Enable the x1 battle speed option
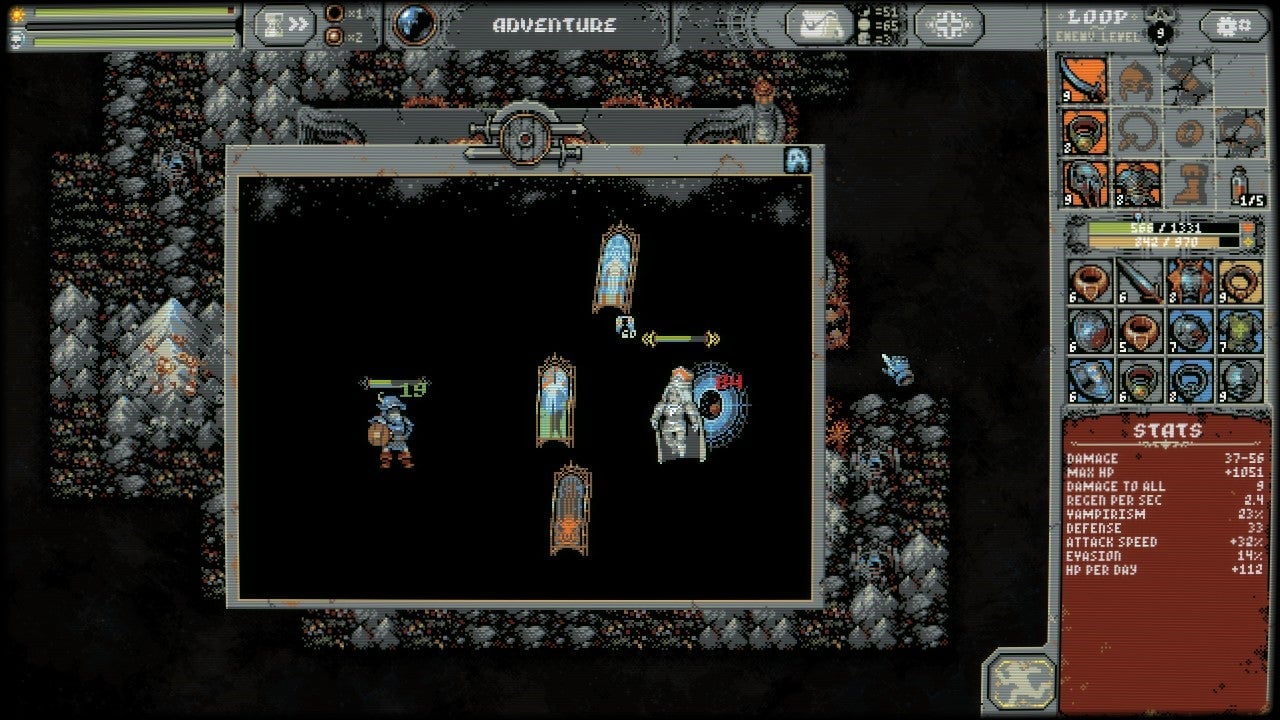 pos(335,13)
